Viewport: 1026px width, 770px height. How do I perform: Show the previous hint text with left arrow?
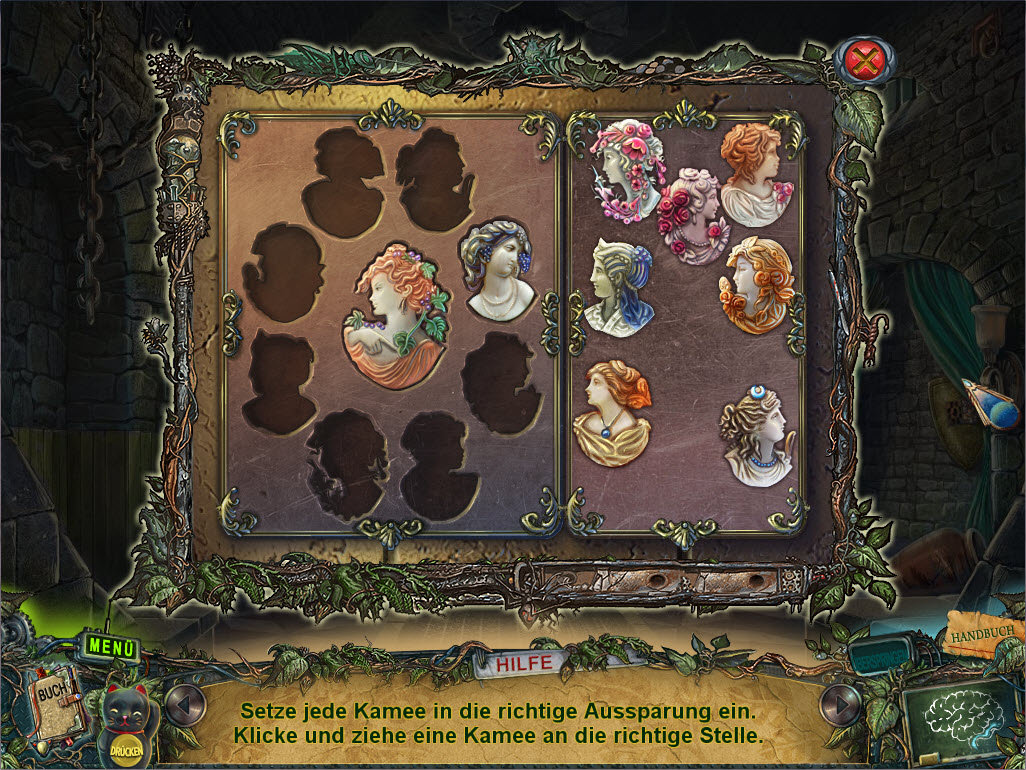pos(183,705)
